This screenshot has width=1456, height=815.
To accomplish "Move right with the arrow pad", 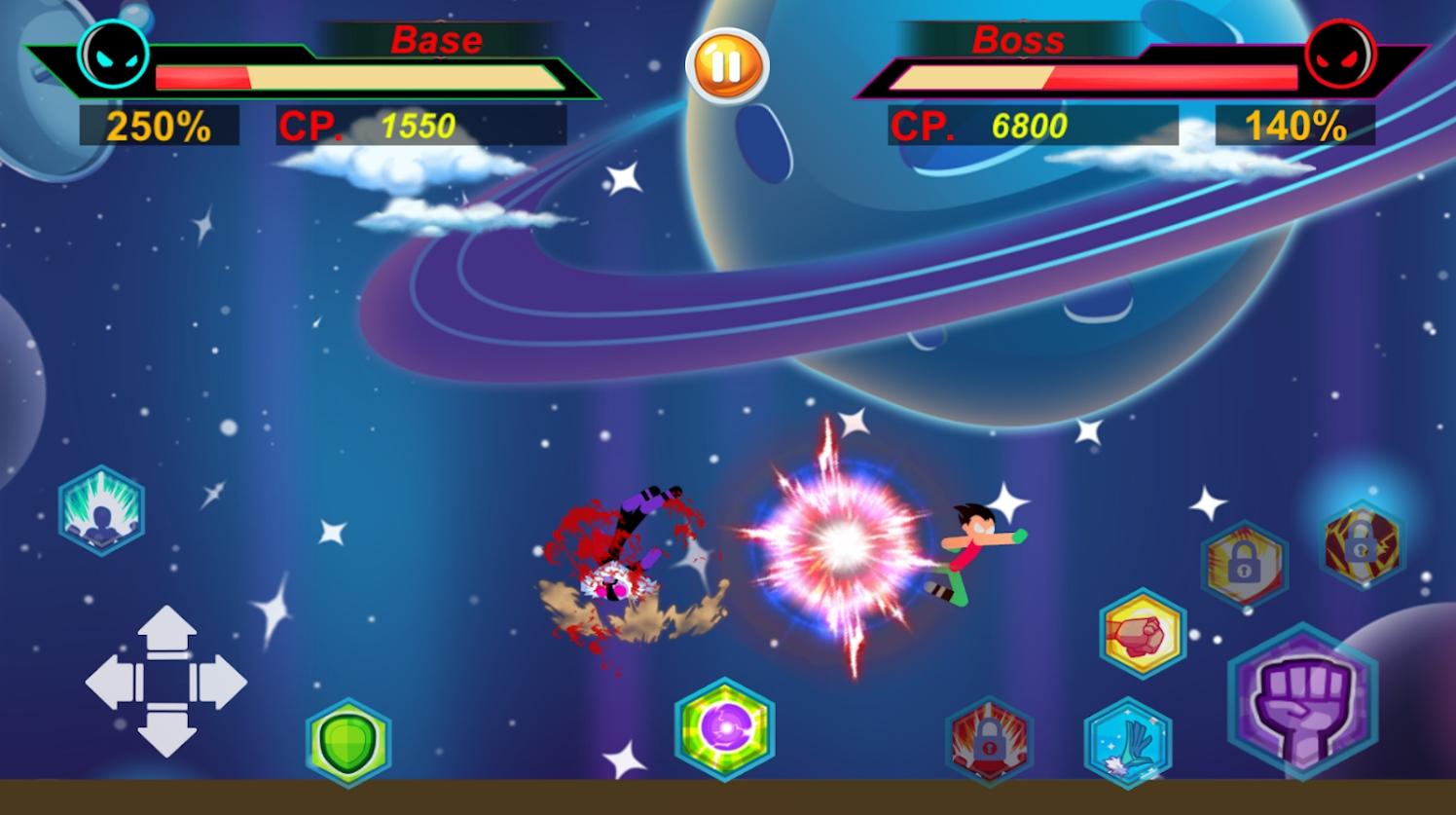I will click(x=221, y=682).
